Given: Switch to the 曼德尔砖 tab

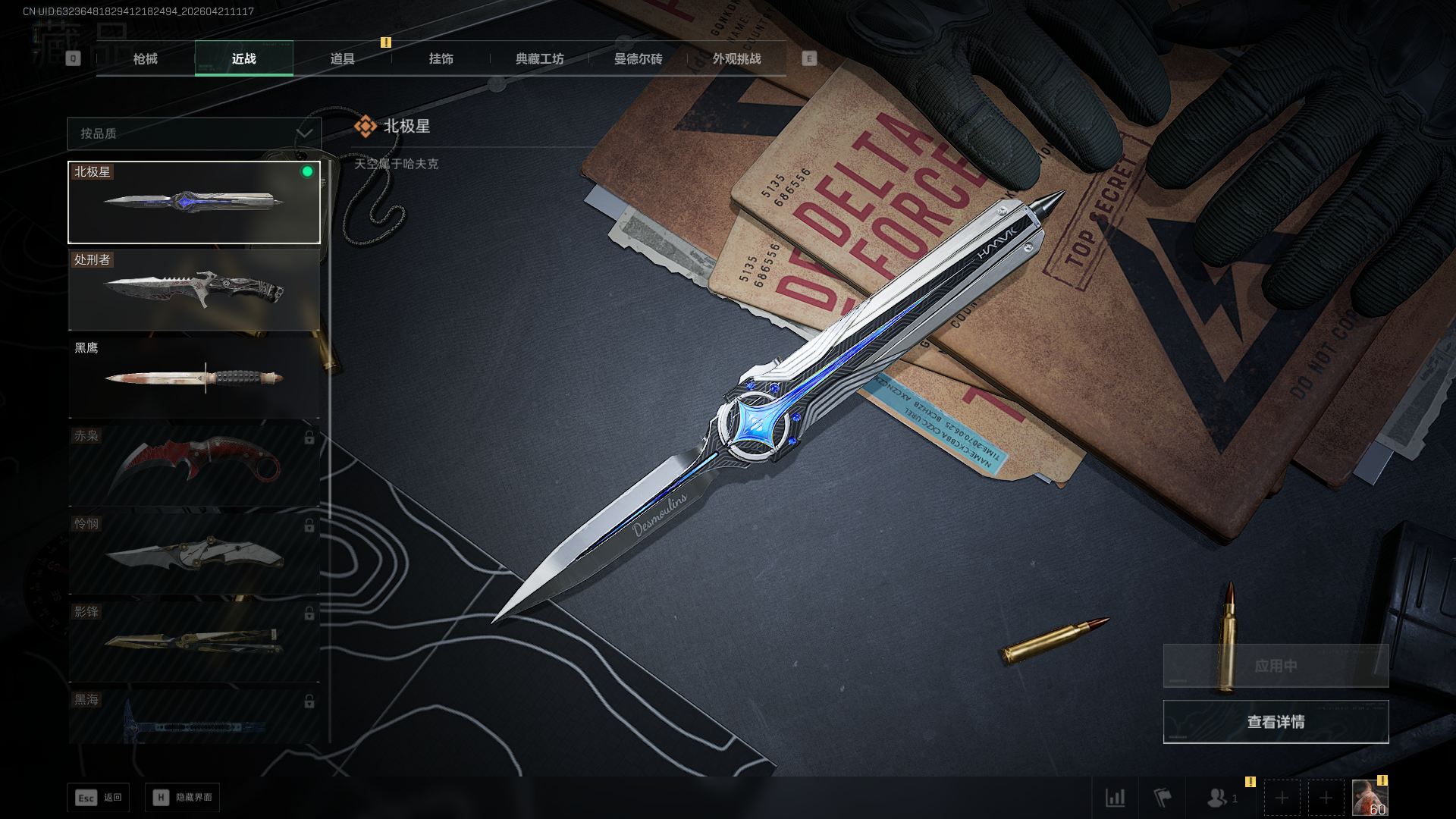Looking at the screenshot, I should coord(638,58).
